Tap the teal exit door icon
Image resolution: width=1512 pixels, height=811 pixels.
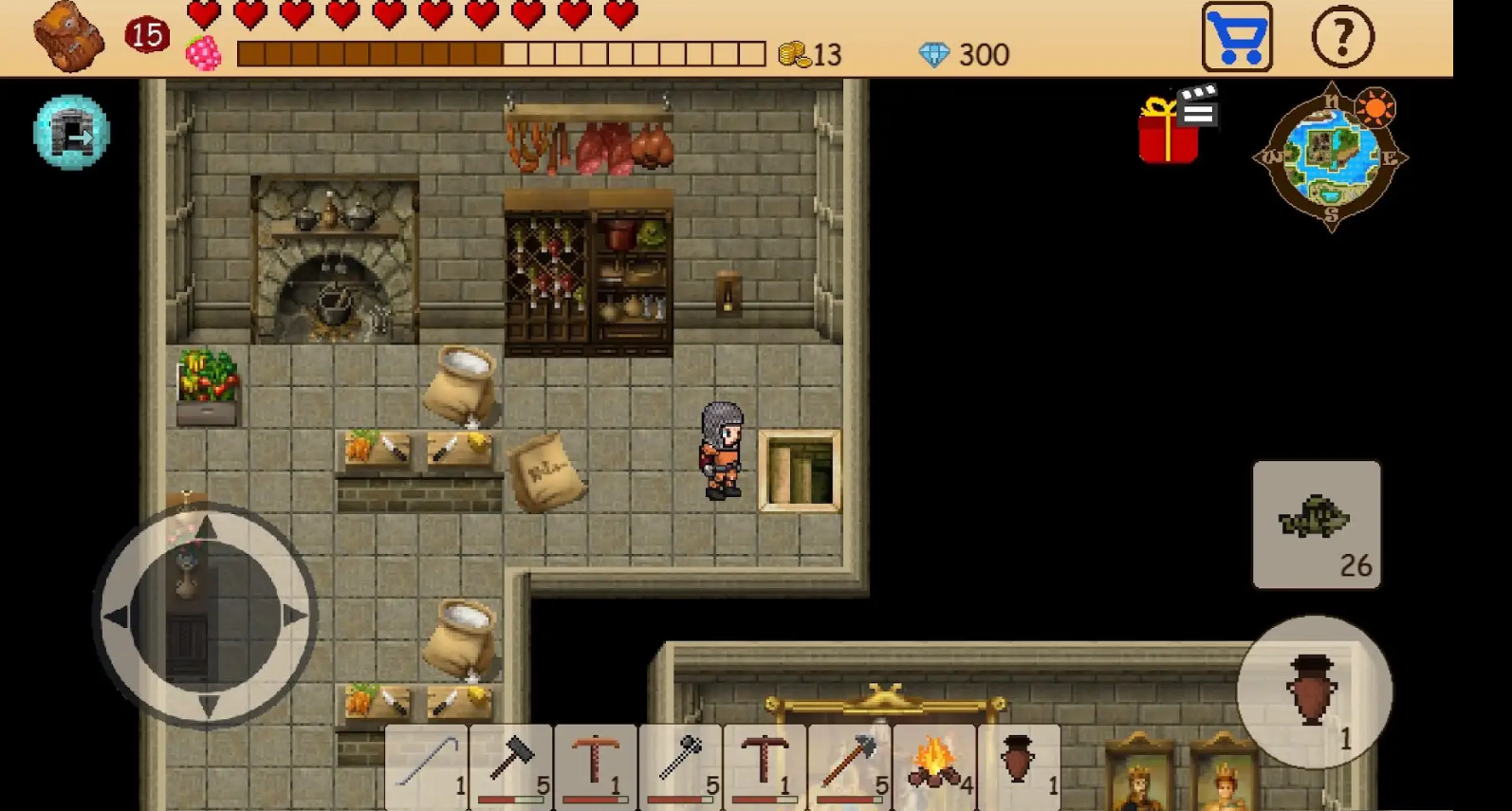point(71,133)
